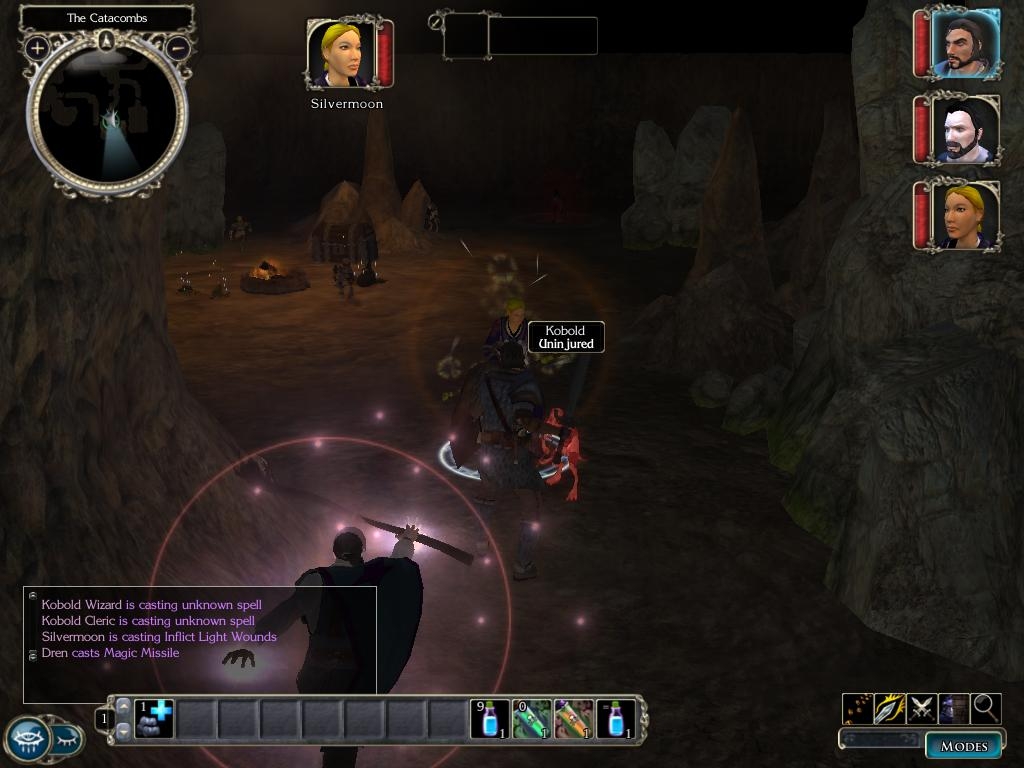1024x768 pixels.
Task: Toggle the footprints tracking mode
Action: [857, 708]
